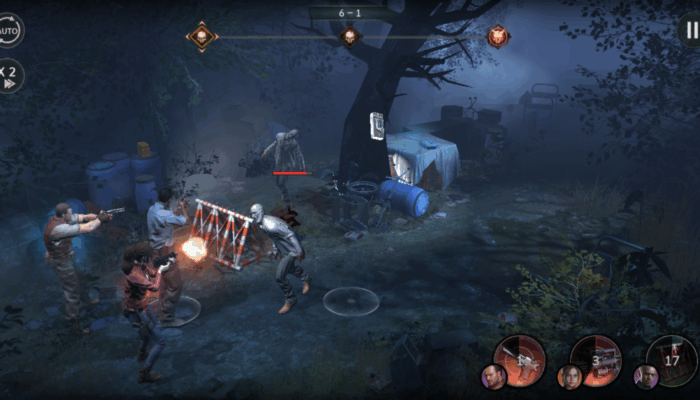Activate the pistol skill with cooldown 1

click(x=521, y=360)
